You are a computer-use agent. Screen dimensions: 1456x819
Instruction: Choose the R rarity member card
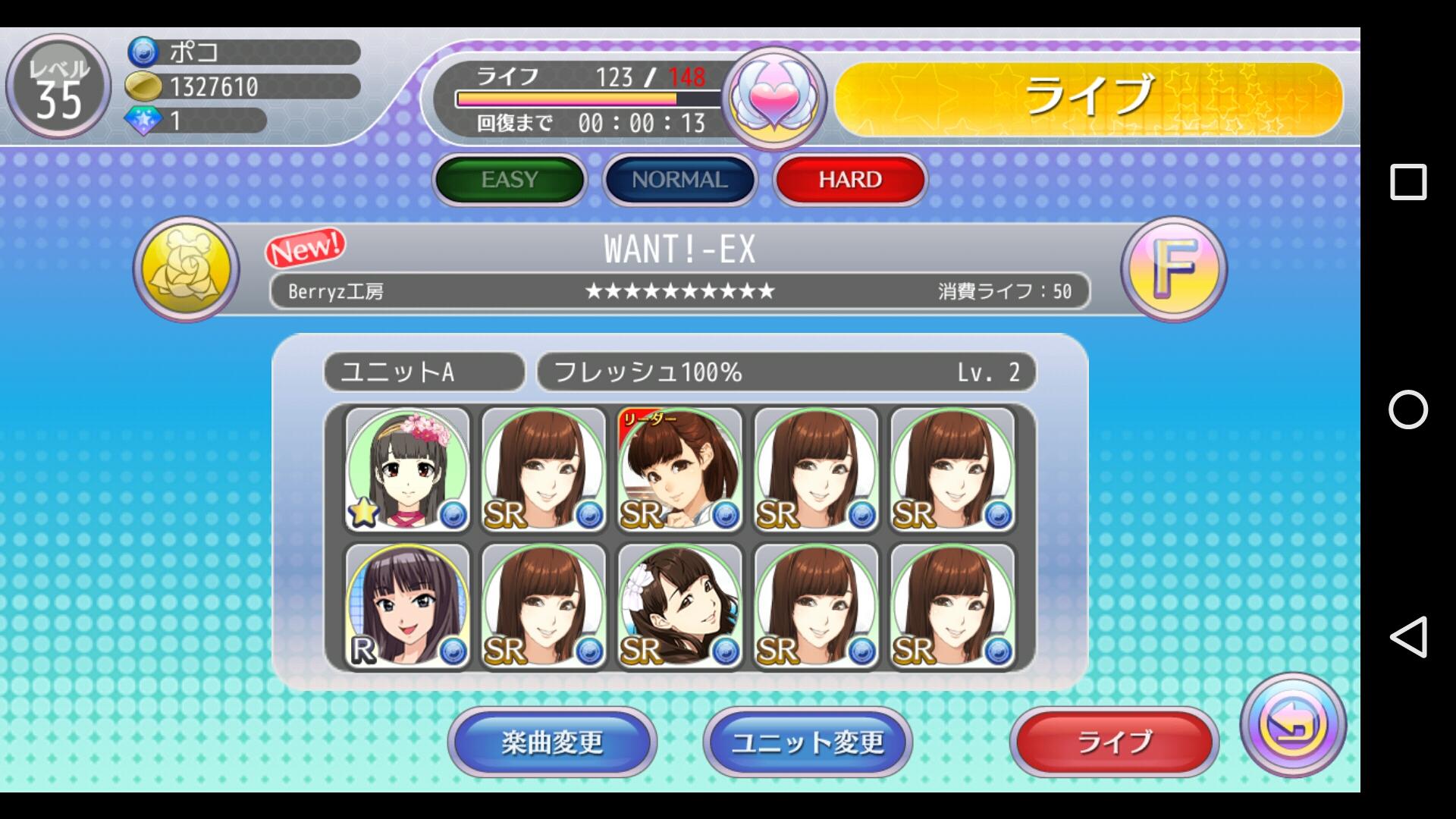pos(408,606)
